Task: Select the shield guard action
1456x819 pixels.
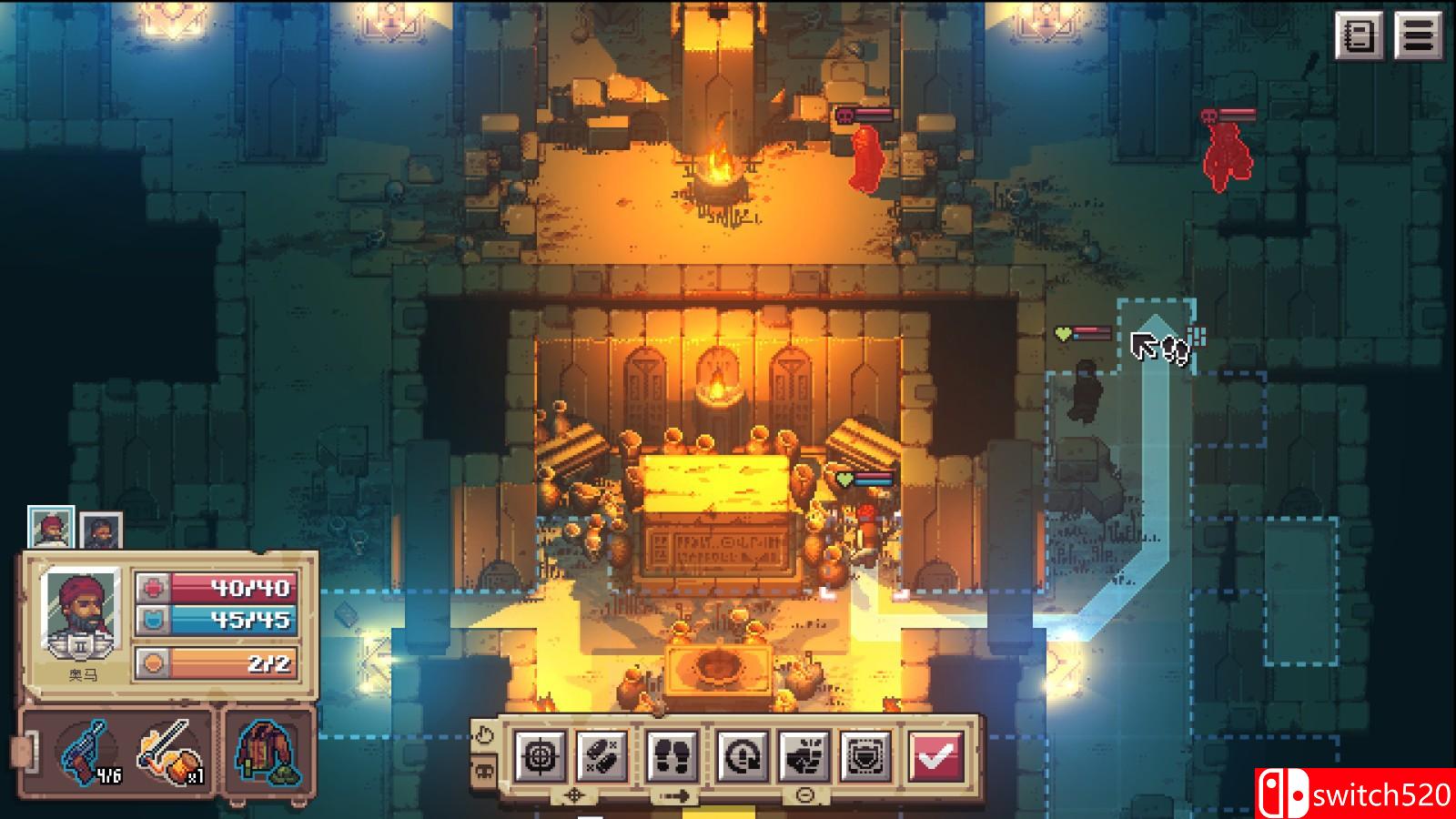Action: coord(864,755)
